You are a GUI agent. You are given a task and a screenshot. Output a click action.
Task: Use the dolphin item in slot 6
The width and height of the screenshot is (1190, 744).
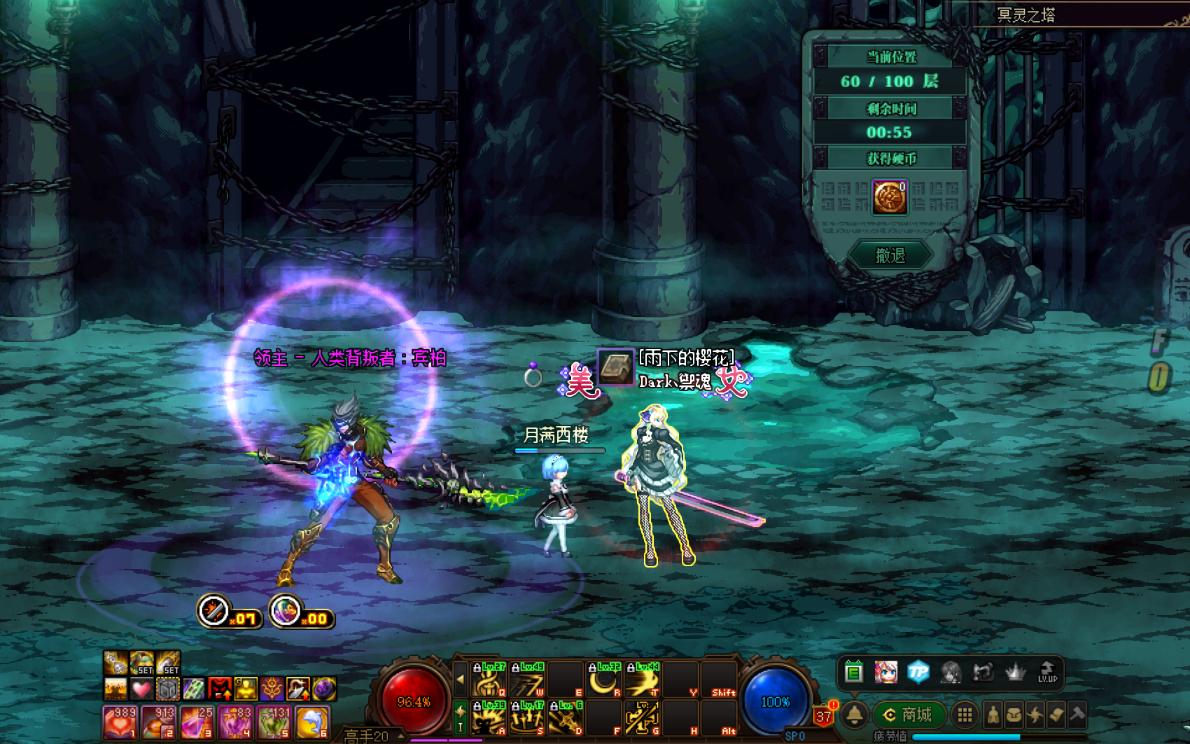click(x=312, y=720)
